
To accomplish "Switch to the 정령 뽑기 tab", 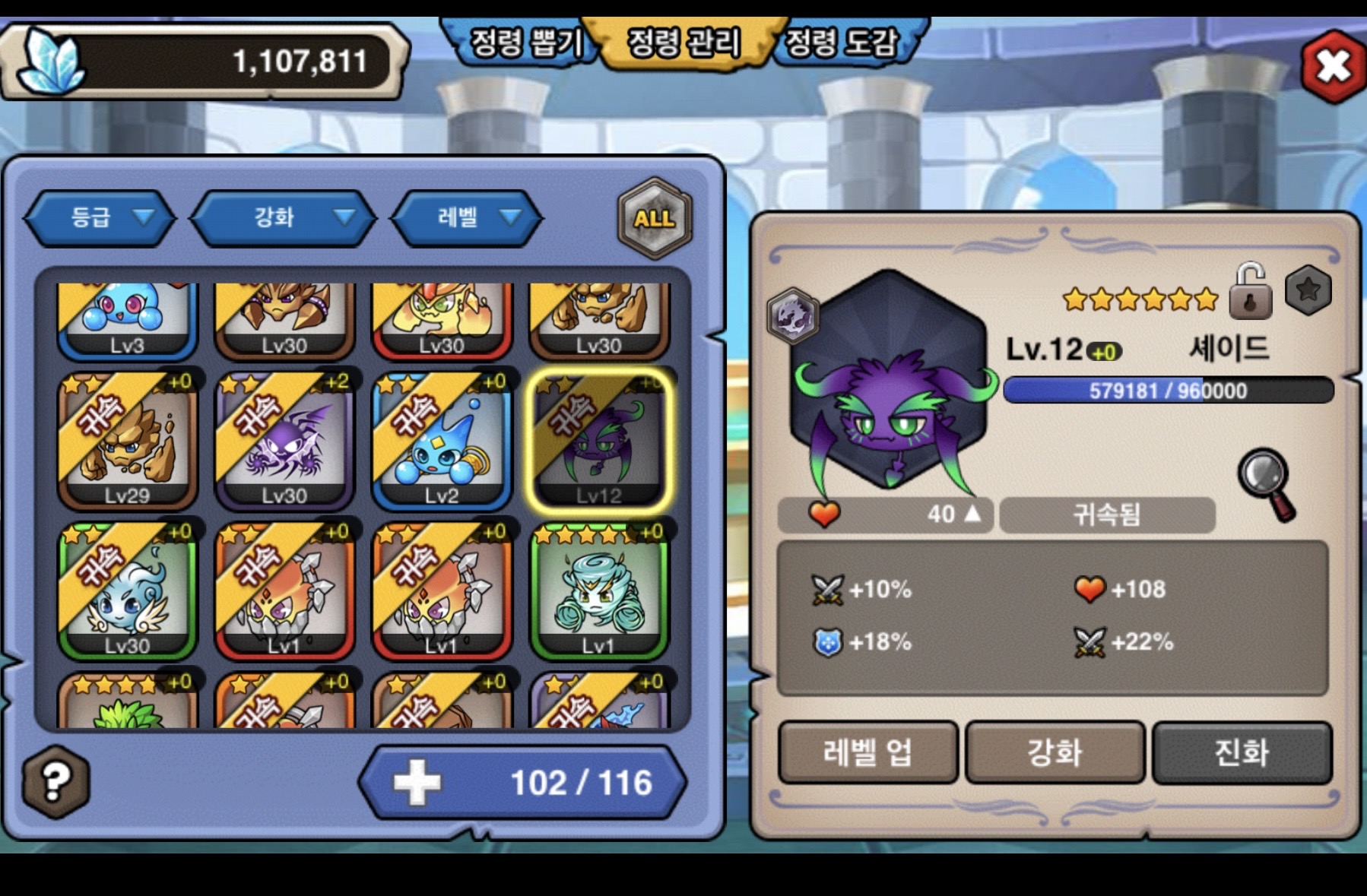I will click(525, 43).
